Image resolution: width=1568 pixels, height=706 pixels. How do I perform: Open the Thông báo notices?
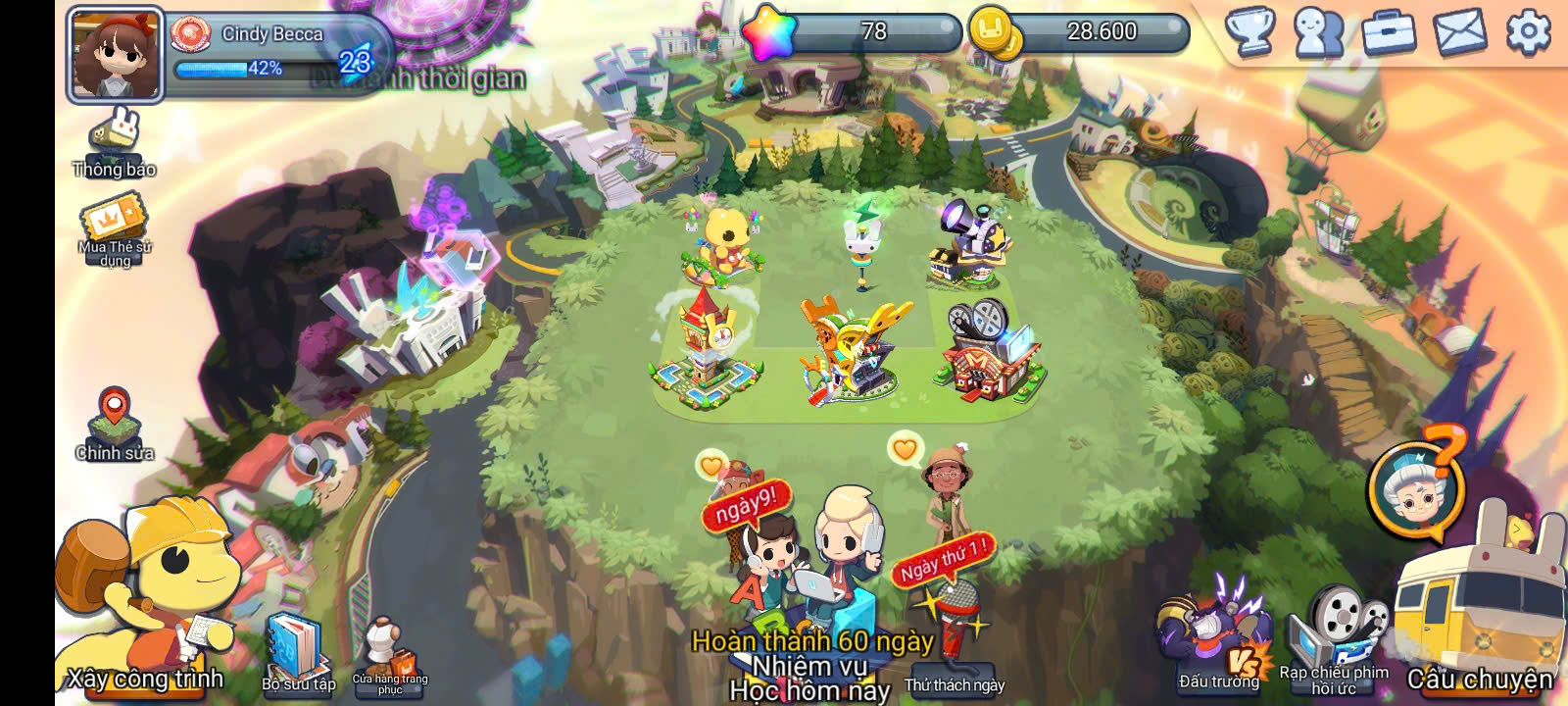[115, 144]
